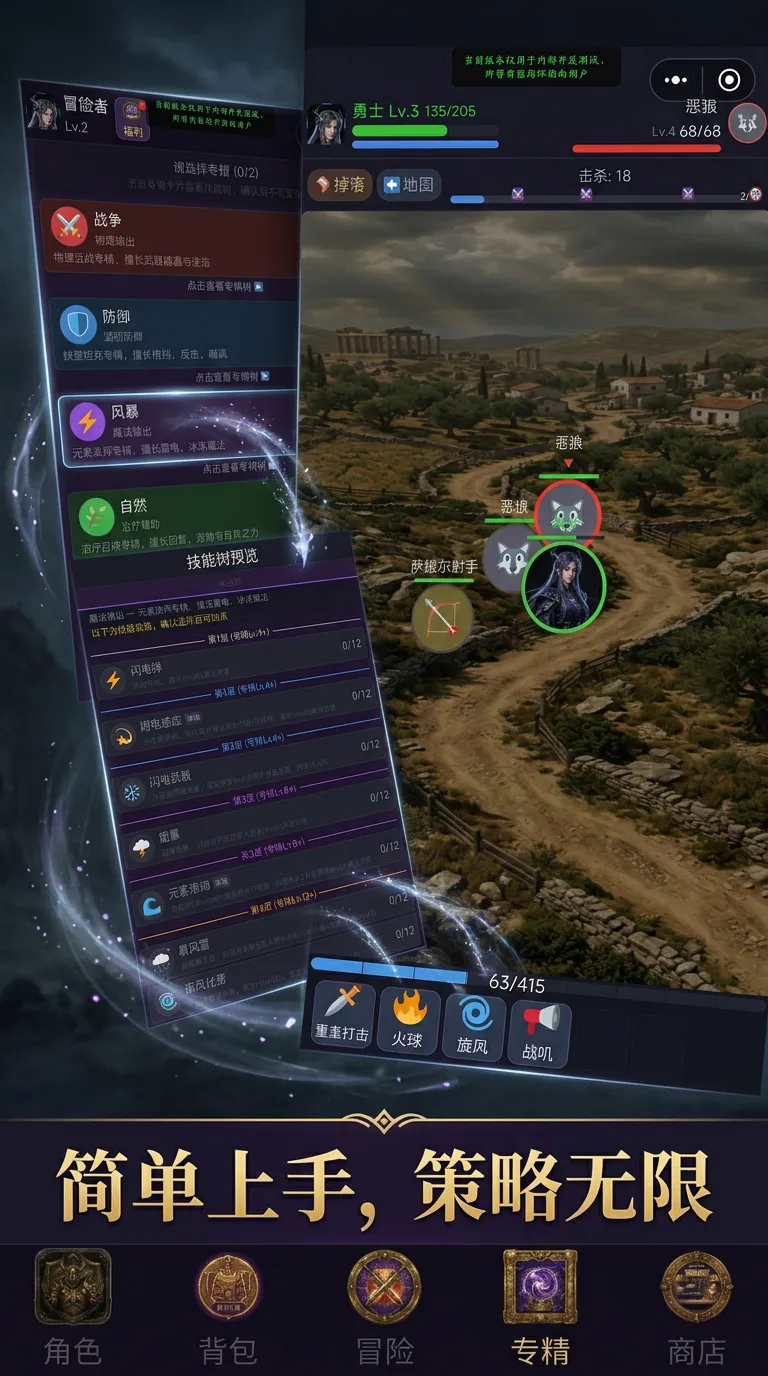
Task: Close the mini-program with the circle button
Action: (x=730, y=80)
